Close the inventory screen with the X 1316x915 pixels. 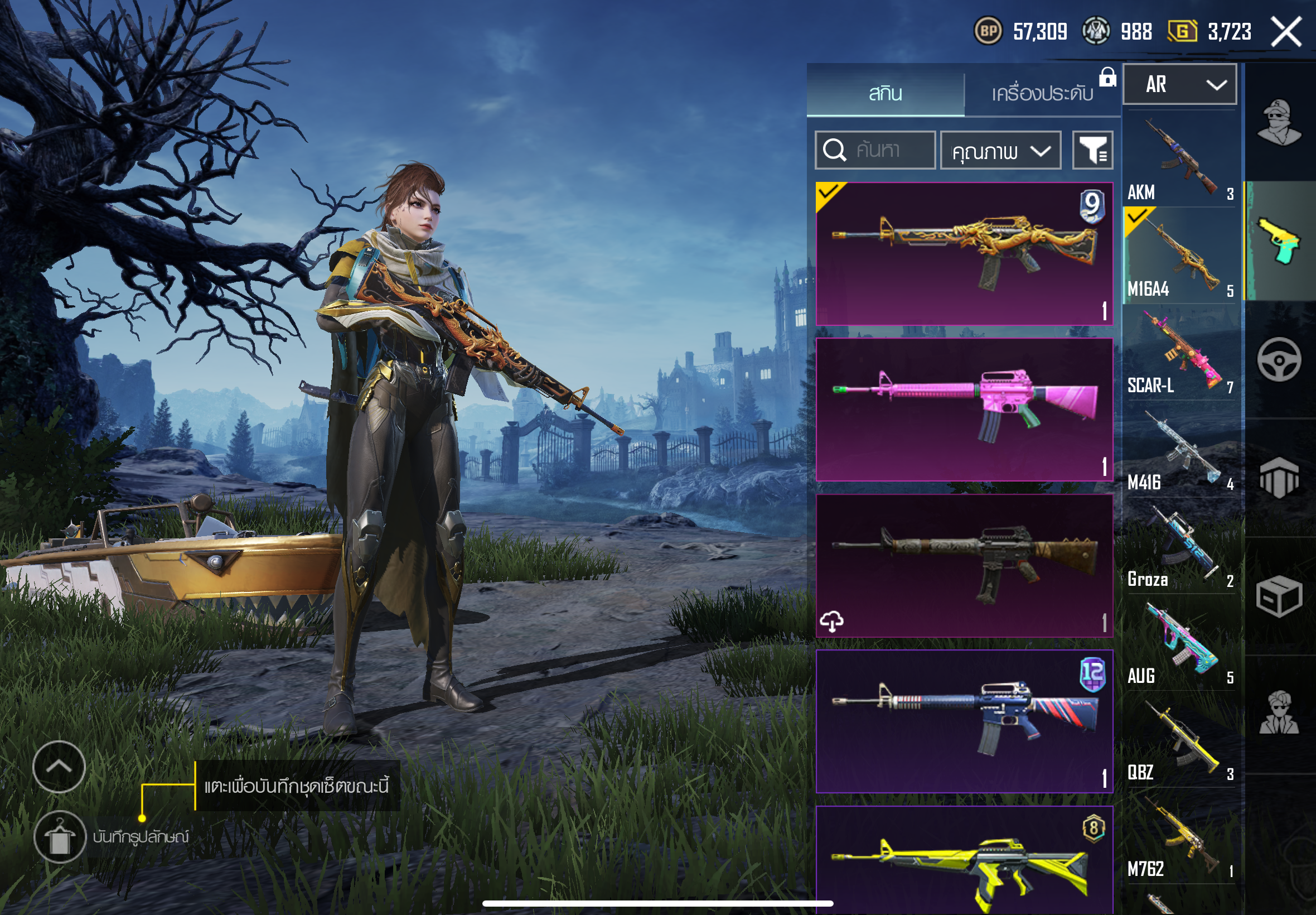(1286, 32)
